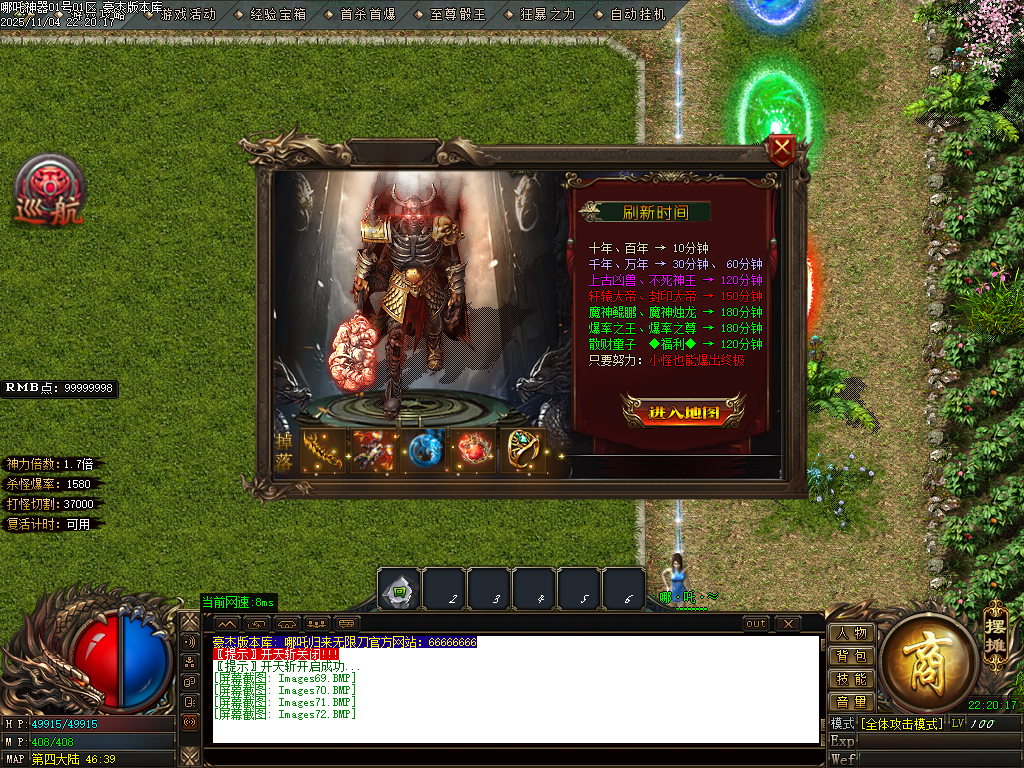Screen dimensions: 1024x768
Task: Select the blue dragon orb drop item
Action: (425, 450)
